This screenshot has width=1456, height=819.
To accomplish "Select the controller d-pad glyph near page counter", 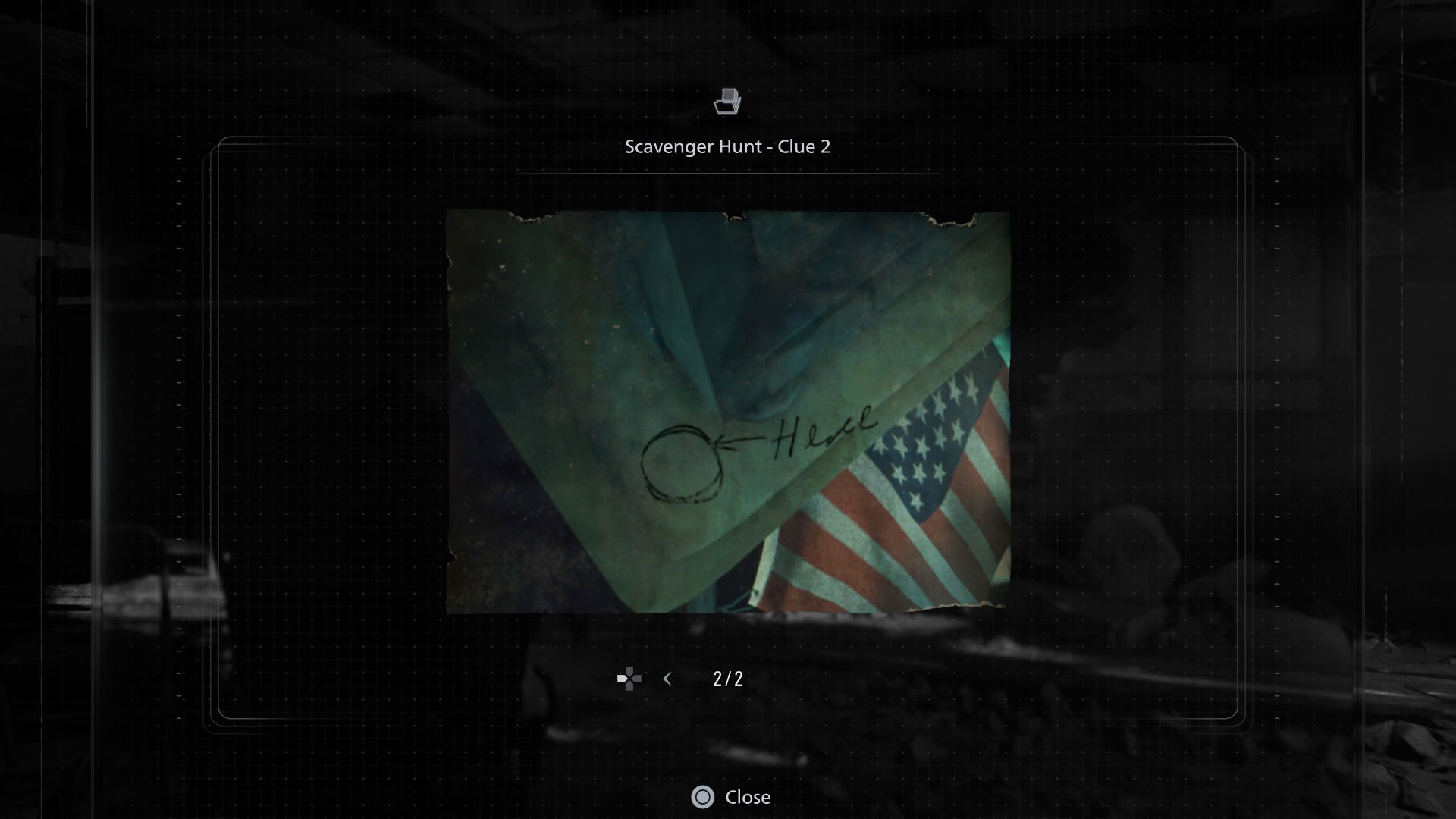I will (x=629, y=679).
